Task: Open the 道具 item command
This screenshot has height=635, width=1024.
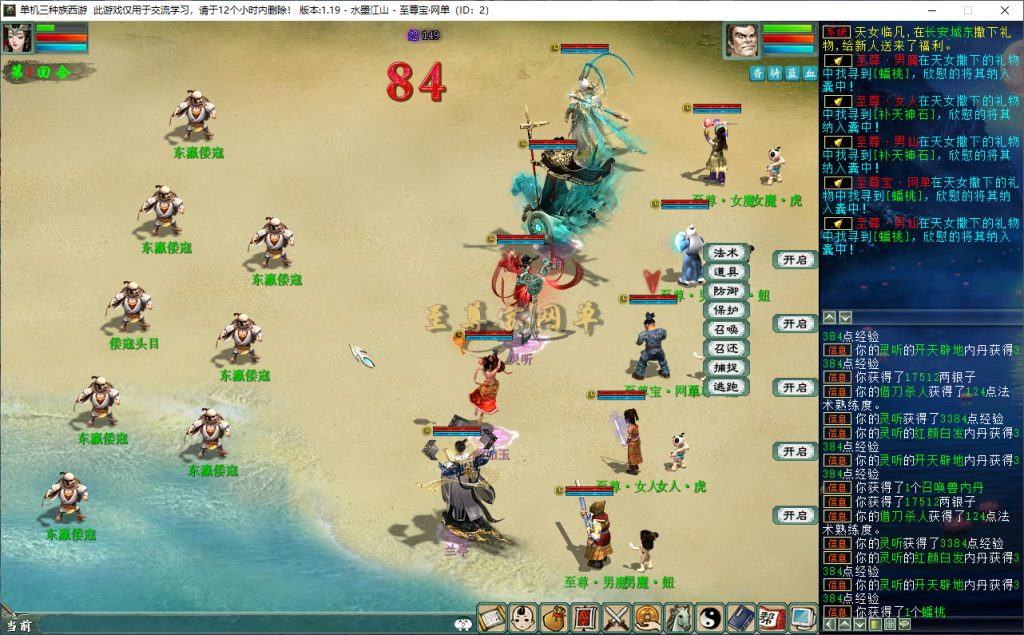Action: [x=725, y=272]
